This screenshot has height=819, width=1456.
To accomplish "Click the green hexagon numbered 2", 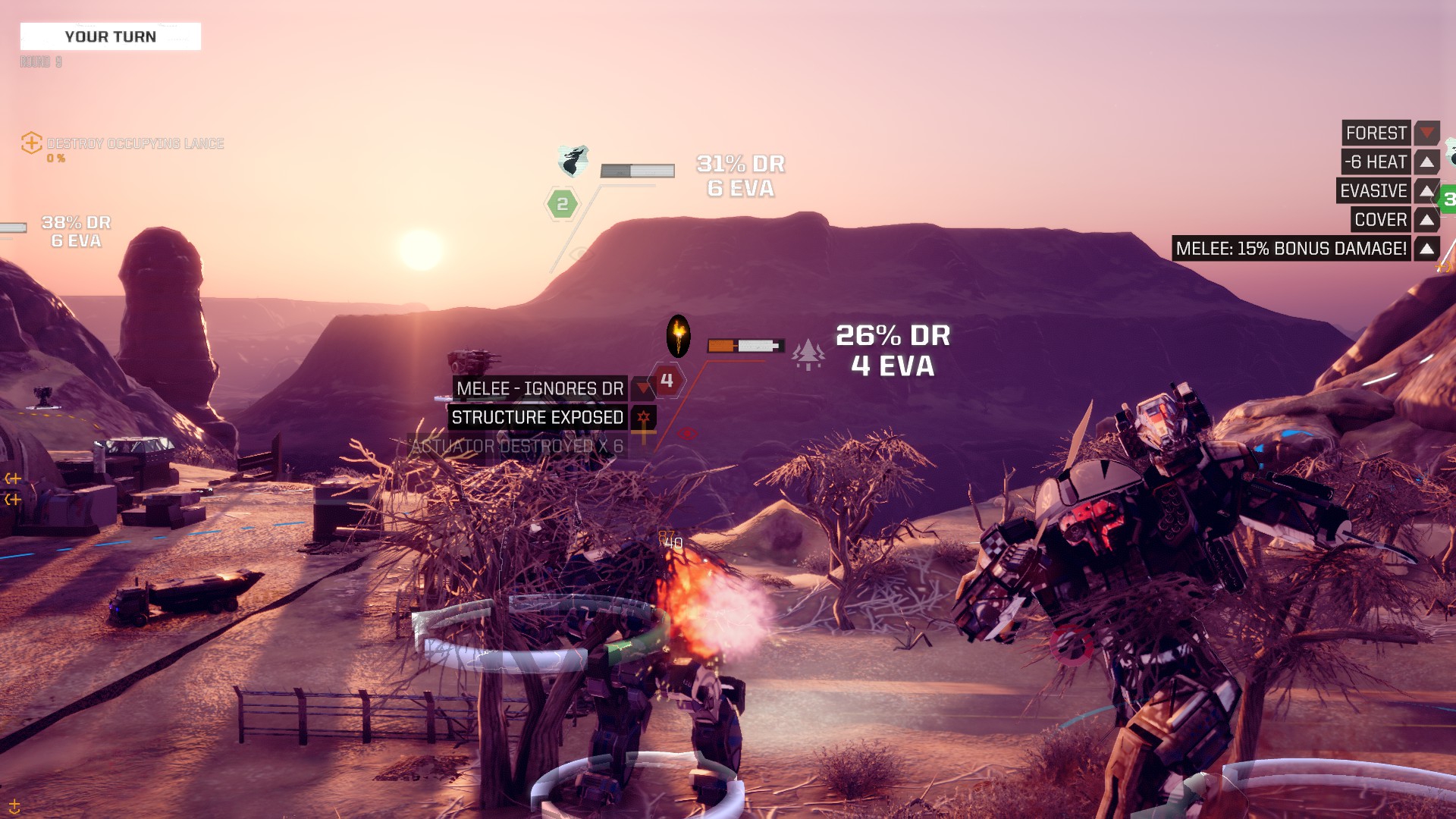I will (x=562, y=204).
